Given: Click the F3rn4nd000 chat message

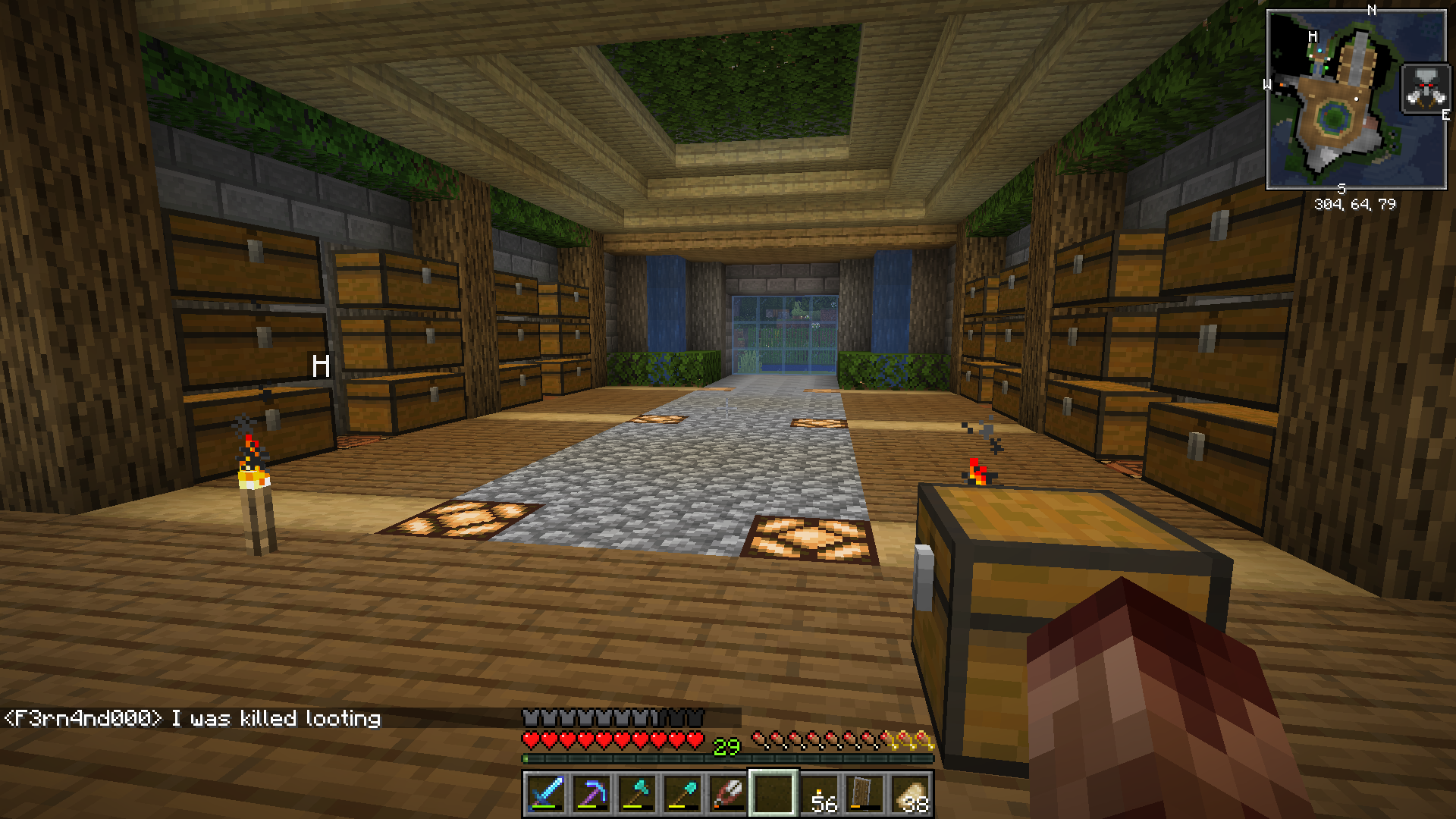Looking at the screenshot, I should tap(193, 718).
